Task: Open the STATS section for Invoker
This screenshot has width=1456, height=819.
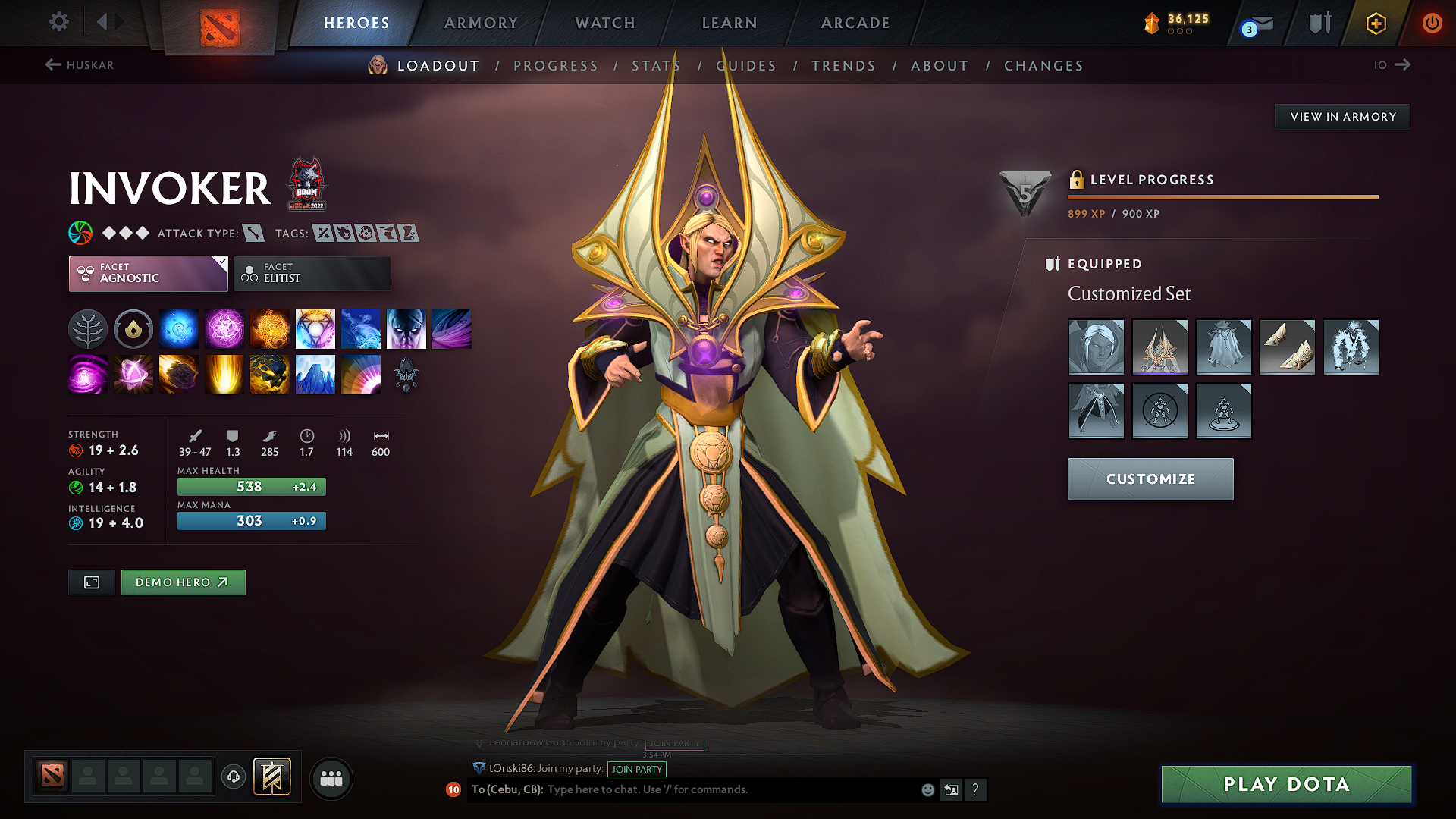Action: click(x=656, y=65)
